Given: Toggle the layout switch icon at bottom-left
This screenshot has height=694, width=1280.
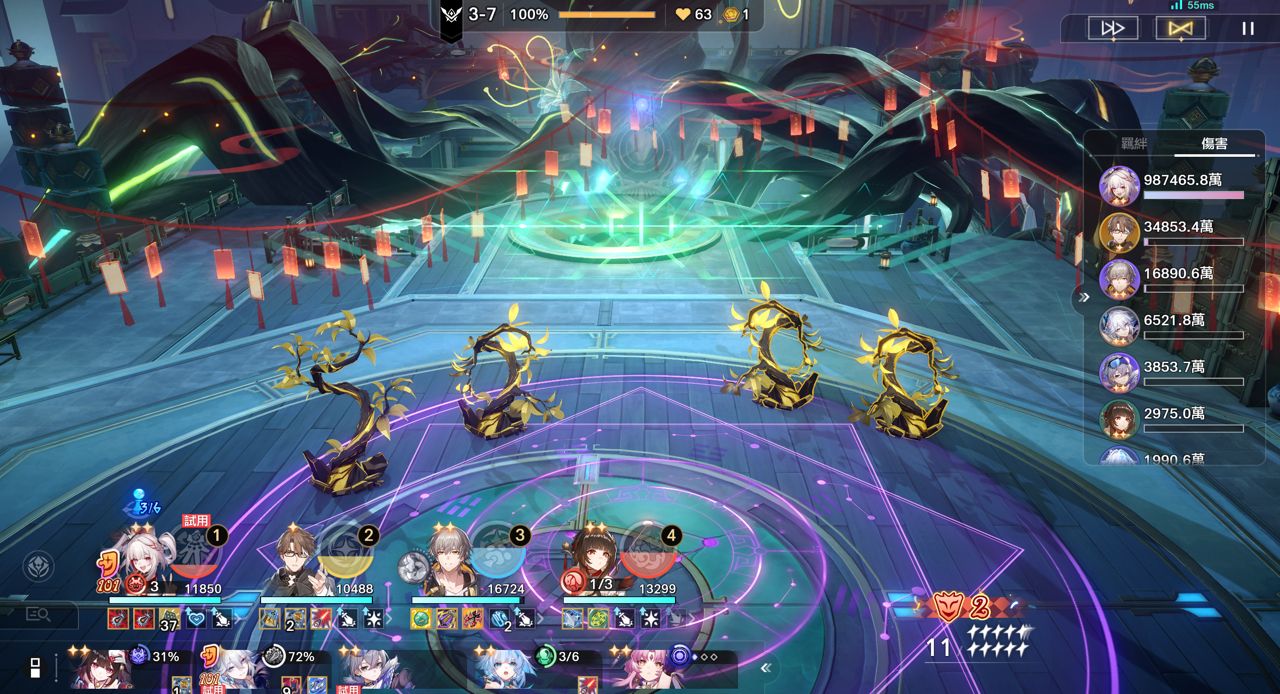Looking at the screenshot, I should click(x=35, y=668).
